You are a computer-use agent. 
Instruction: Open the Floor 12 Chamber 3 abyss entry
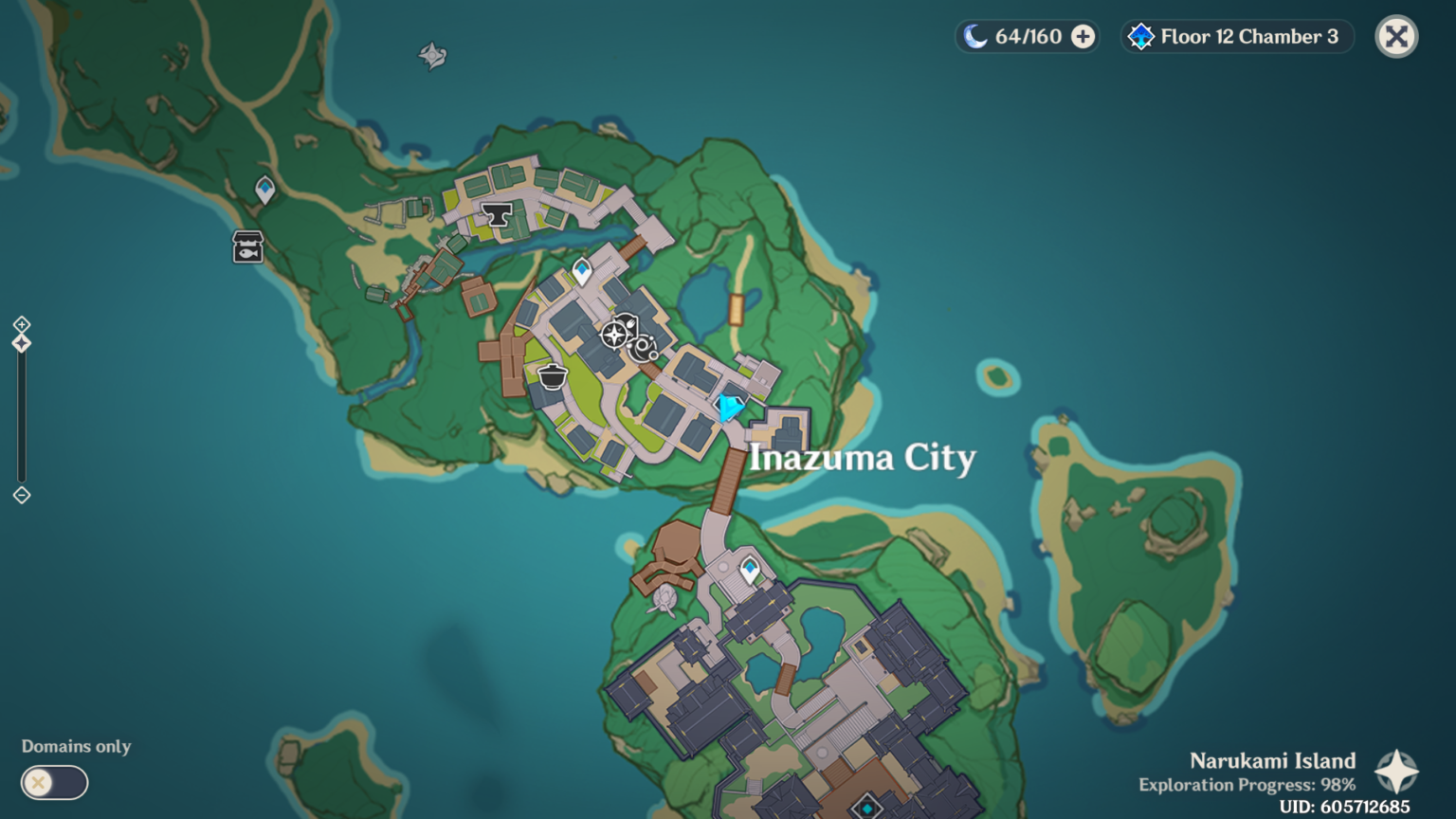(1236, 37)
